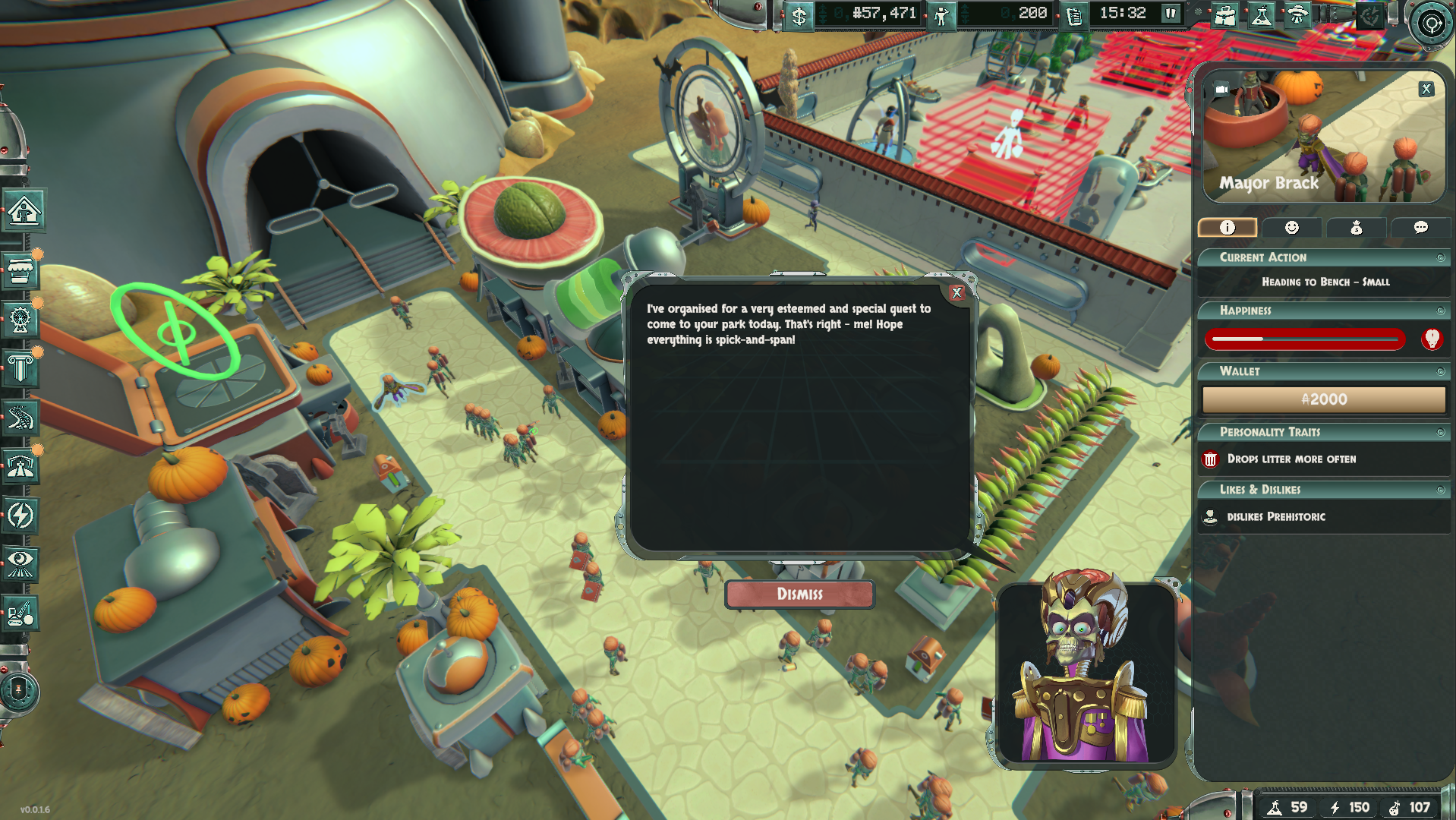Open the lightning bolt power menu
The width and height of the screenshot is (1456, 820).
(x=20, y=516)
